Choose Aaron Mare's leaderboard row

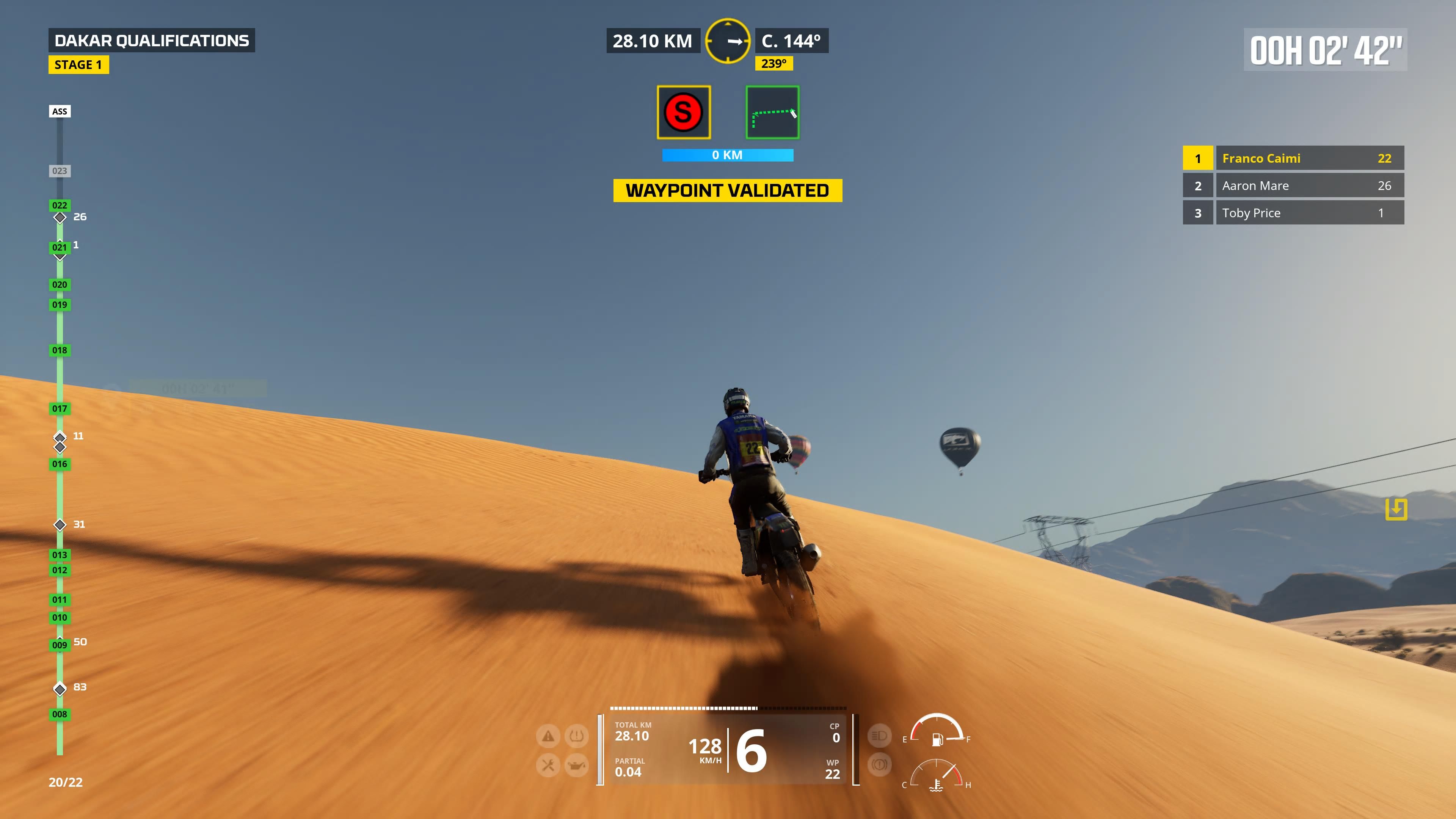(1293, 185)
